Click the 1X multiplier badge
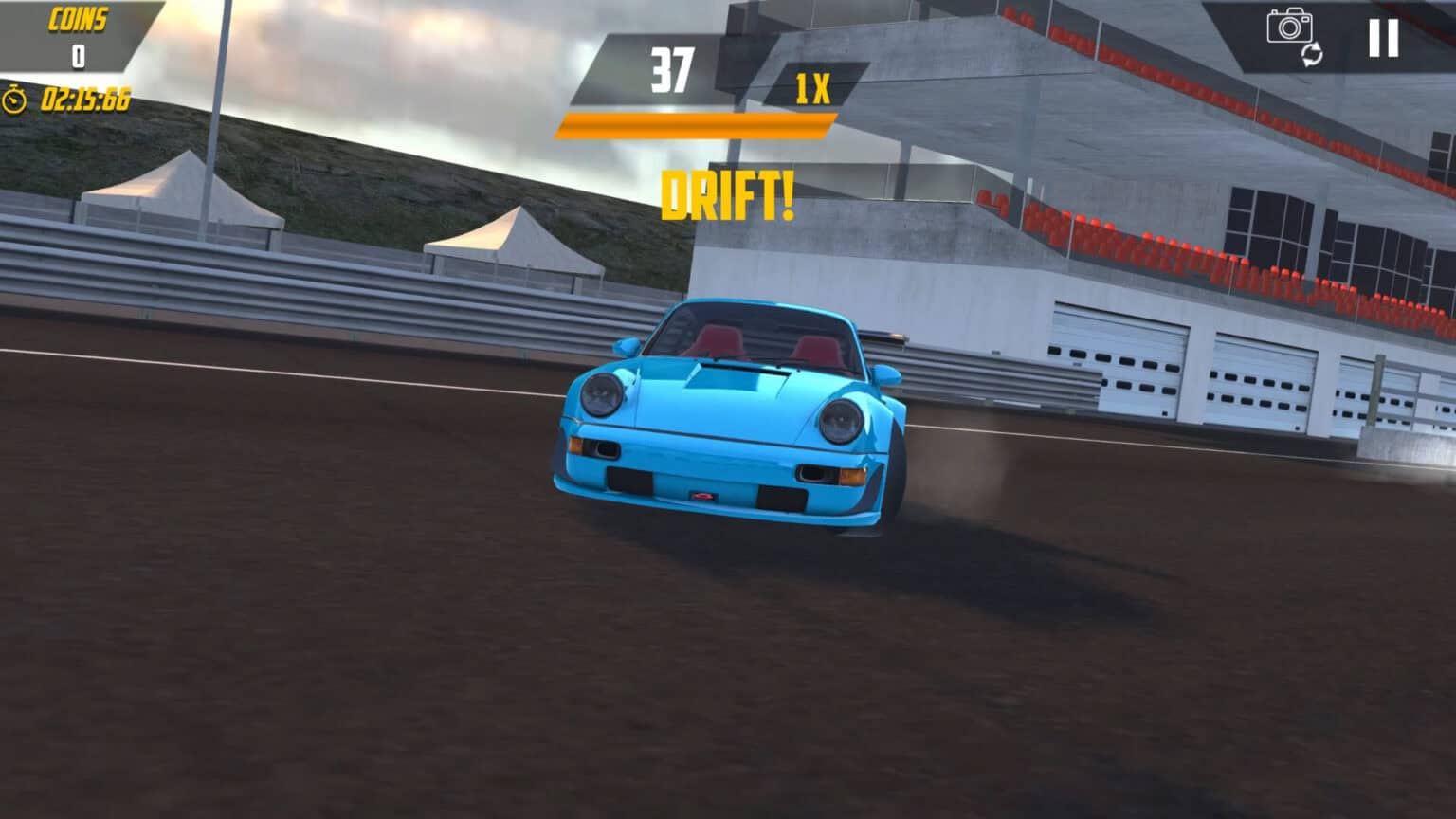Viewport: 1456px width, 819px height. 811,89
